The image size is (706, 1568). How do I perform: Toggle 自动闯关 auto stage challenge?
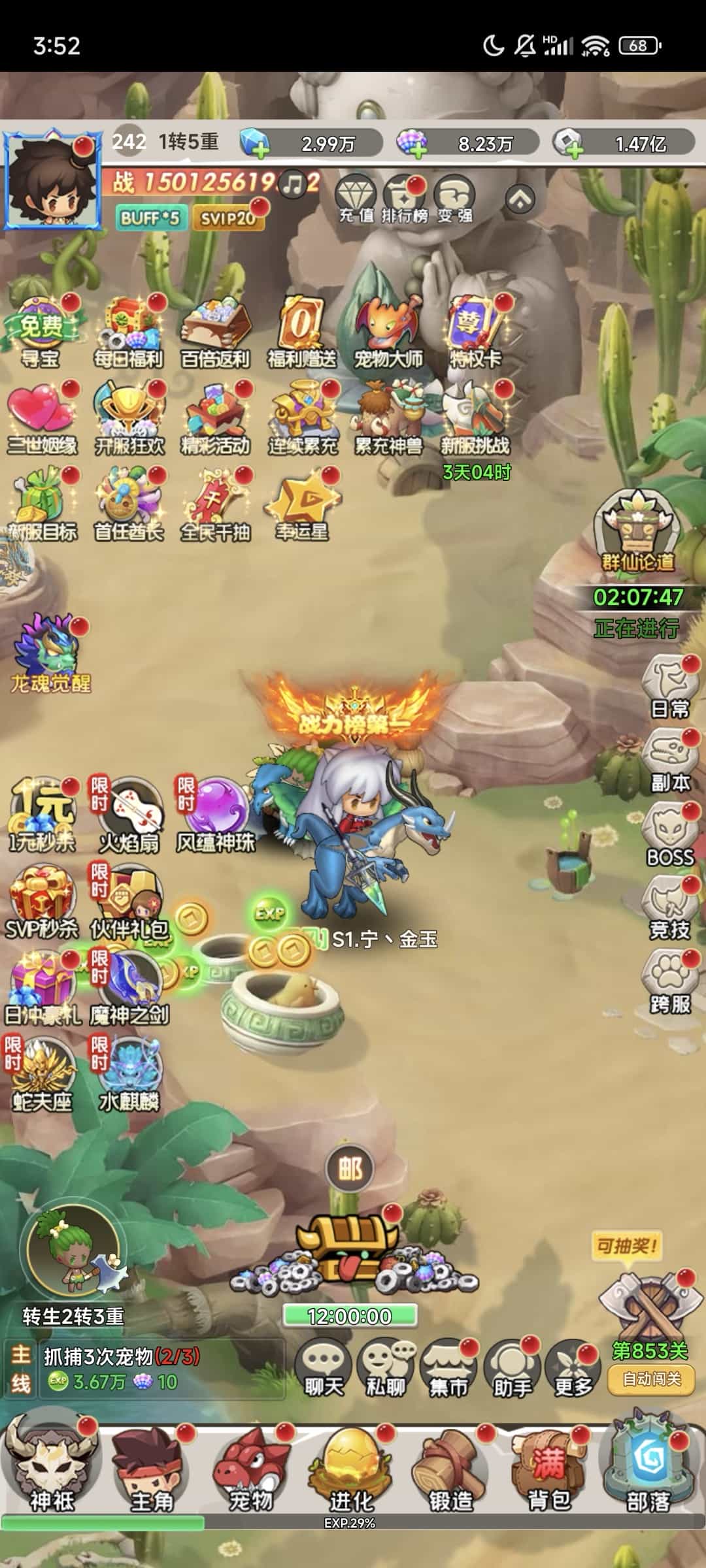(x=651, y=1379)
